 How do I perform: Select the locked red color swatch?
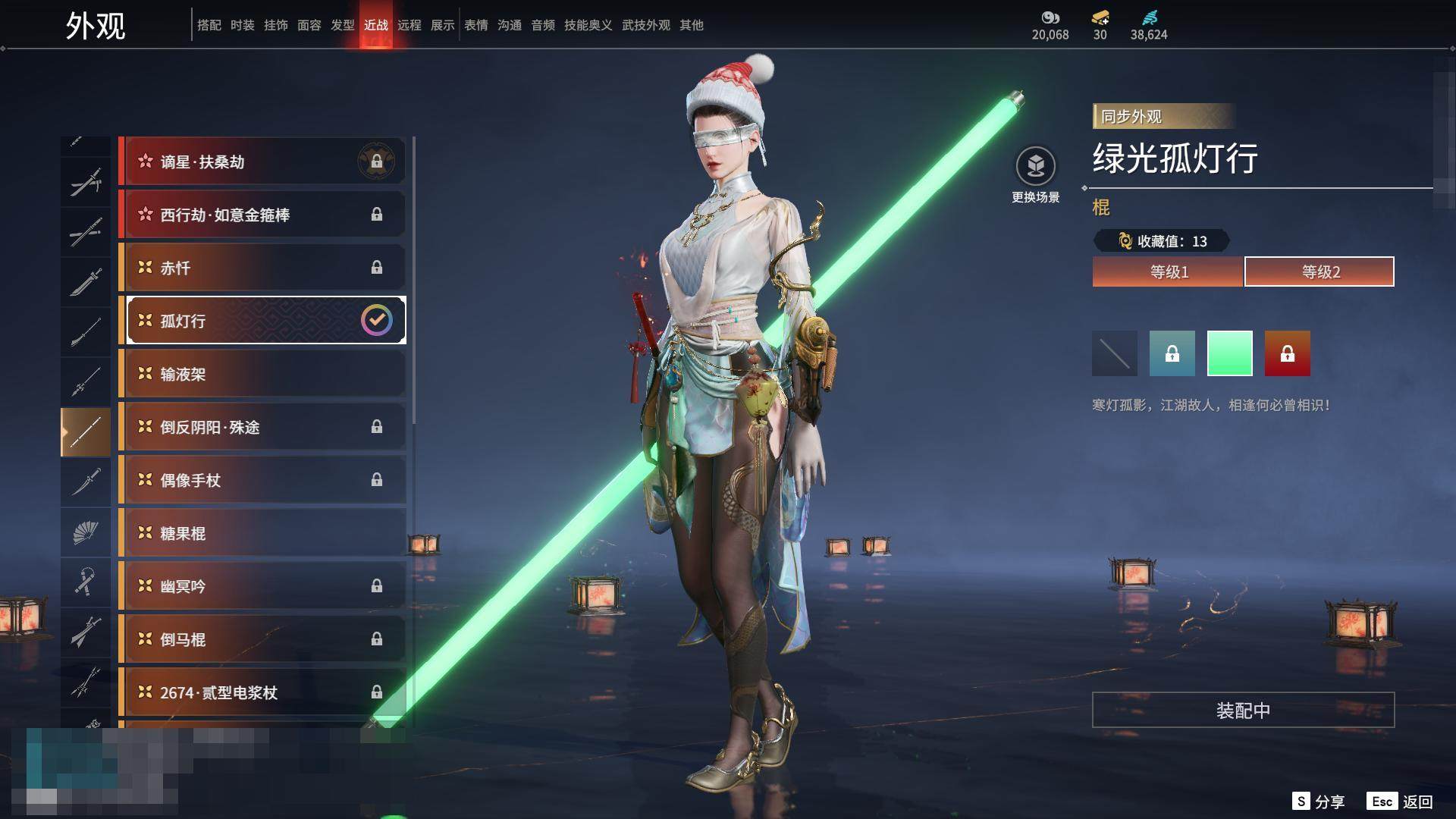[1287, 353]
